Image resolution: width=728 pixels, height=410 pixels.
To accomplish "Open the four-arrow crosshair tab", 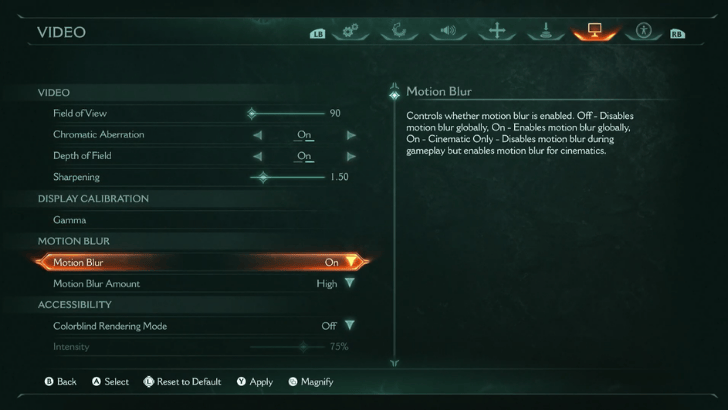I will click(x=497, y=31).
